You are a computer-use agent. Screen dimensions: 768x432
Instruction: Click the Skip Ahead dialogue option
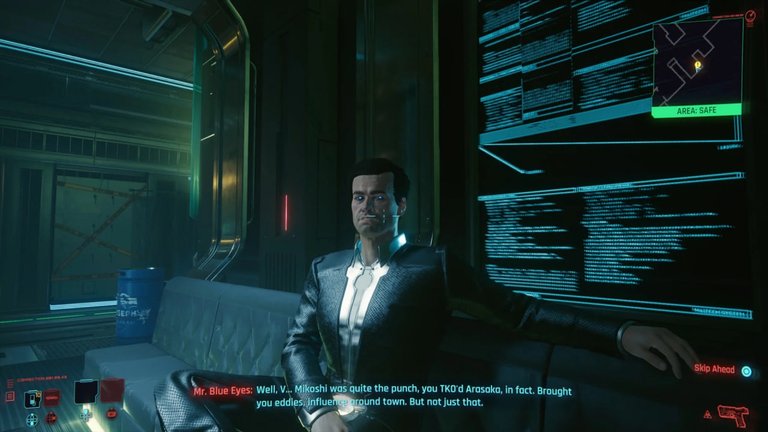(x=718, y=369)
